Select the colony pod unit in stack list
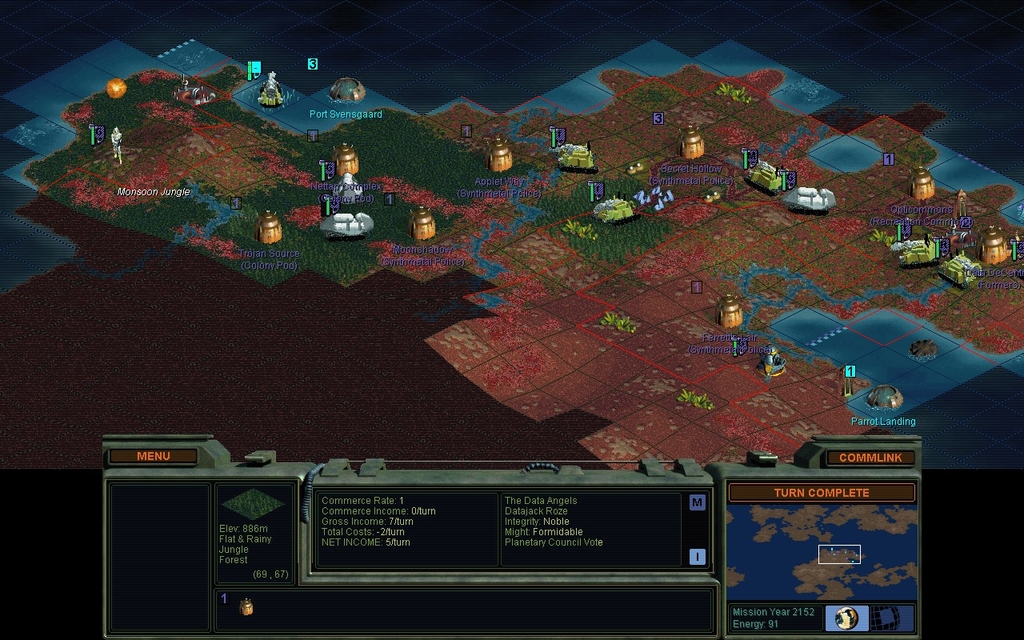Image resolution: width=1024 pixels, height=640 pixels. coord(246,606)
